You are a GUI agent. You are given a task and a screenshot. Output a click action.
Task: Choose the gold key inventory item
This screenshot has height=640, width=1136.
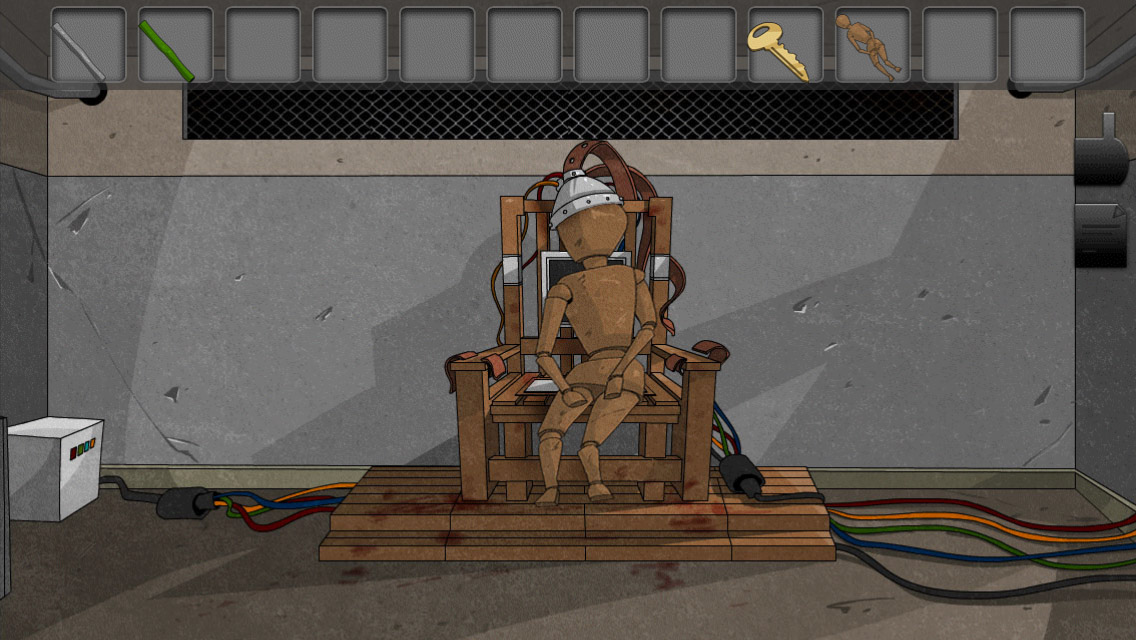[785, 45]
